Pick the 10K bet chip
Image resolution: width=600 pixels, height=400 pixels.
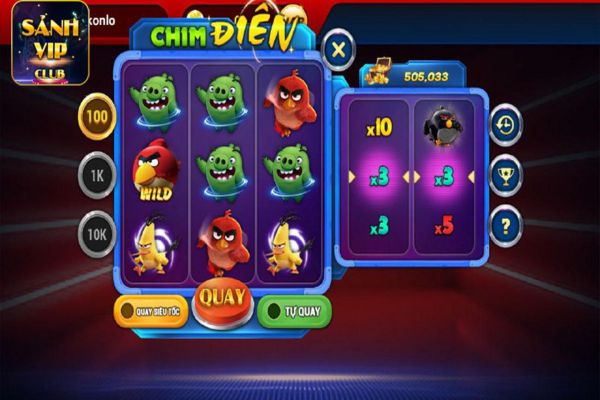(97, 235)
